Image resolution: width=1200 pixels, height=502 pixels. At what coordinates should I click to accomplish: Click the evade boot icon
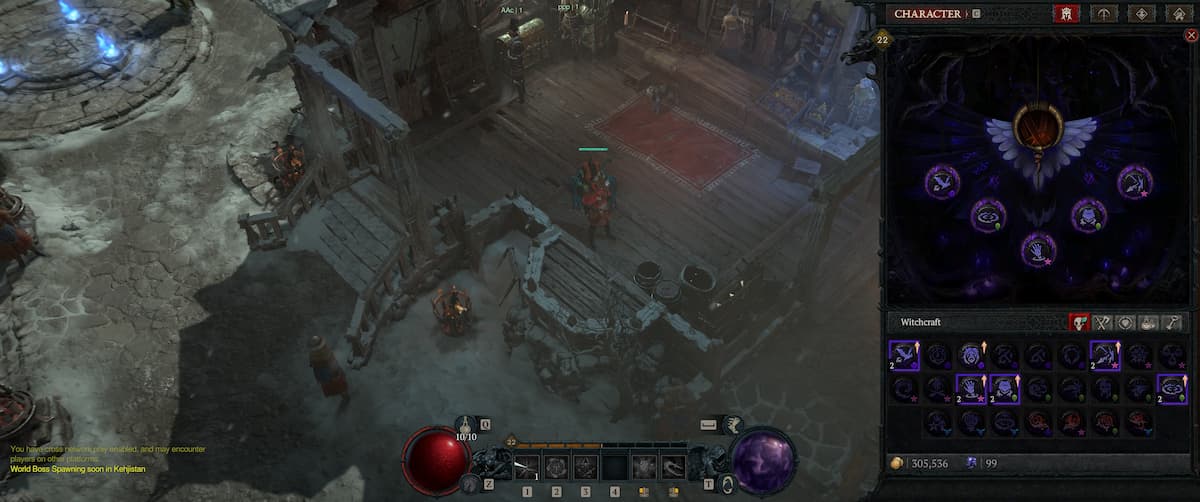click(x=731, y=424)
